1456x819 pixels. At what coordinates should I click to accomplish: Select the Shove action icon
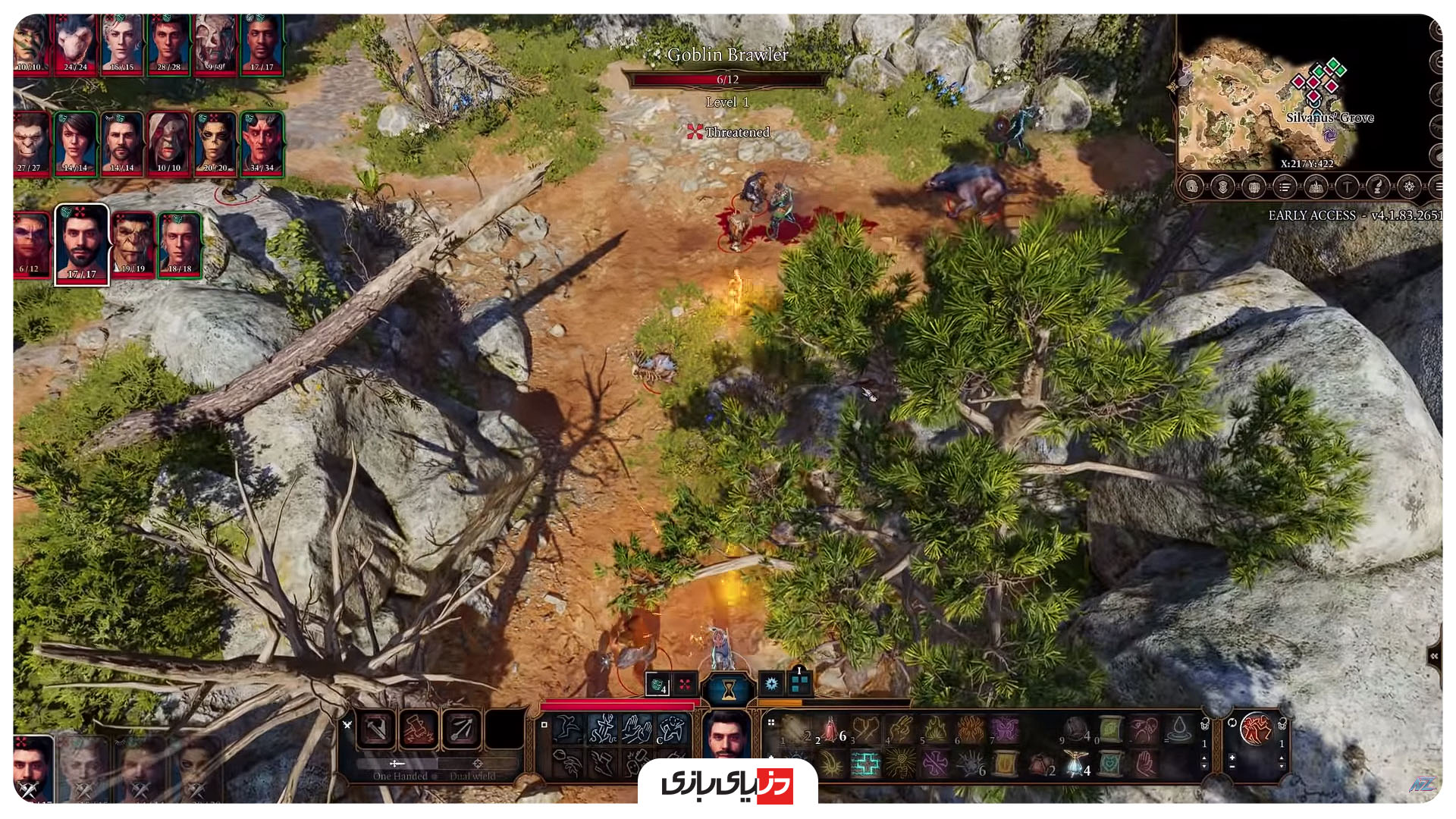pyautogui.click(x=637, y=729)
